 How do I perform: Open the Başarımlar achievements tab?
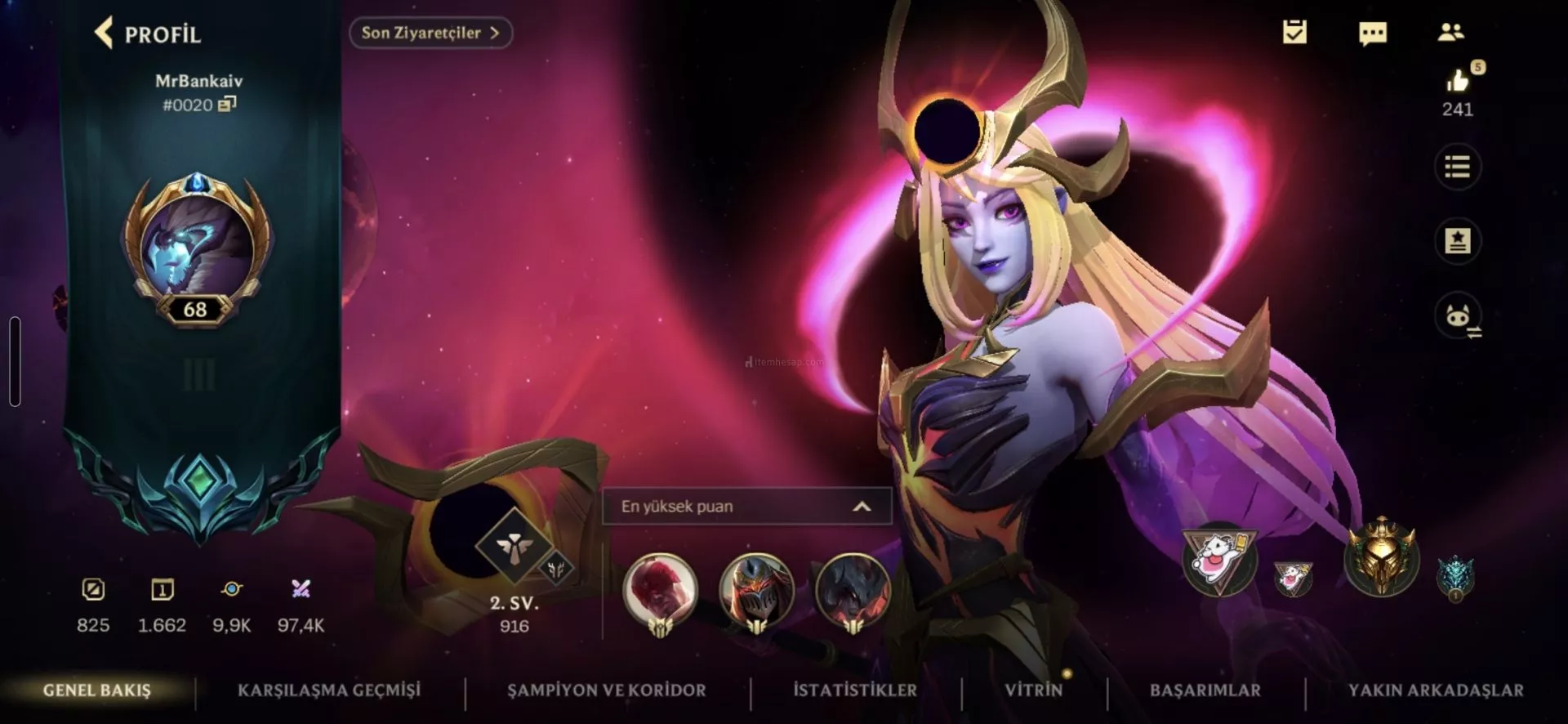coord(1205,690)
